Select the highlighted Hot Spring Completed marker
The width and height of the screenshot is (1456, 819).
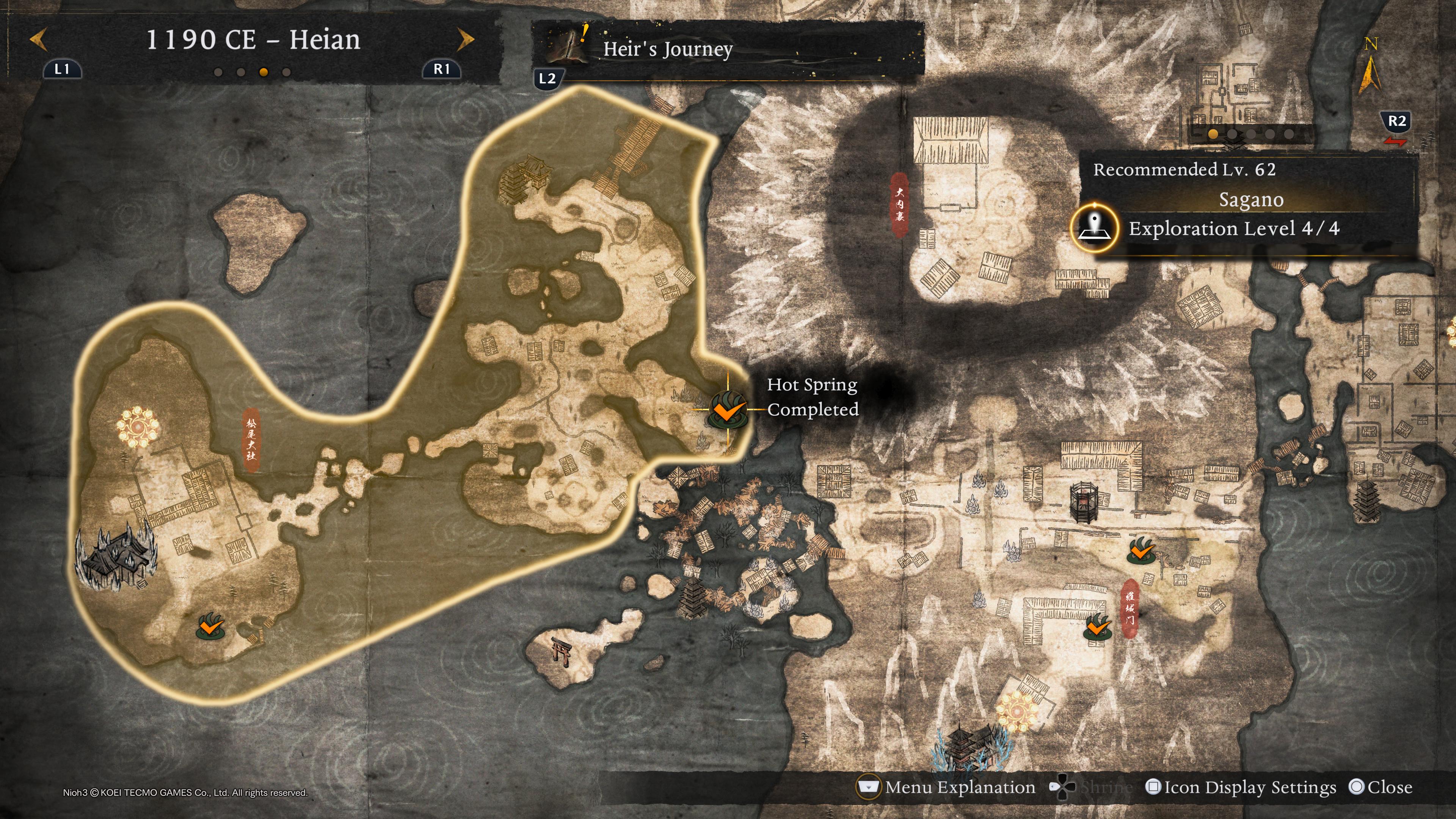point(727,409)
